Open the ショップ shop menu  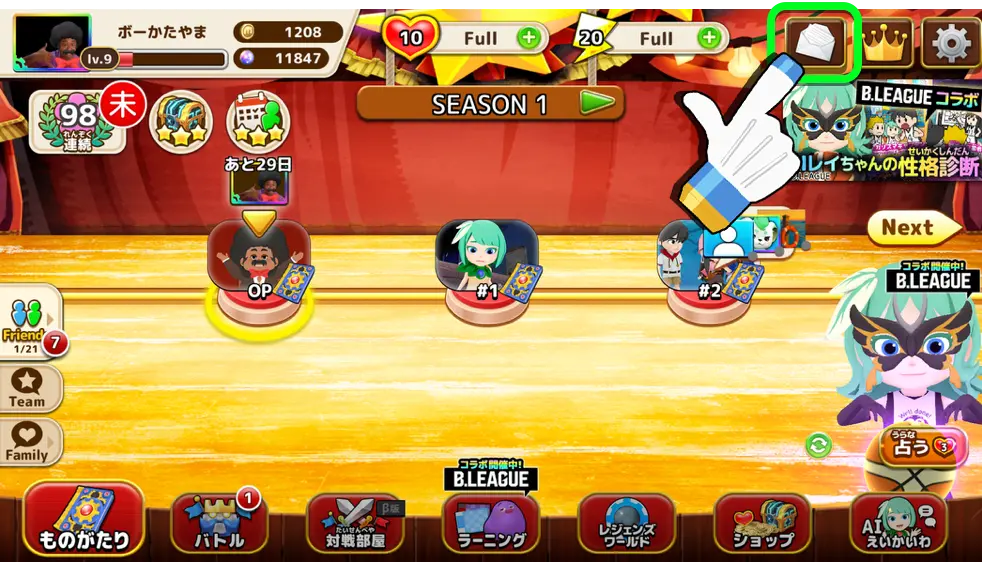click(x=763, y=522)
